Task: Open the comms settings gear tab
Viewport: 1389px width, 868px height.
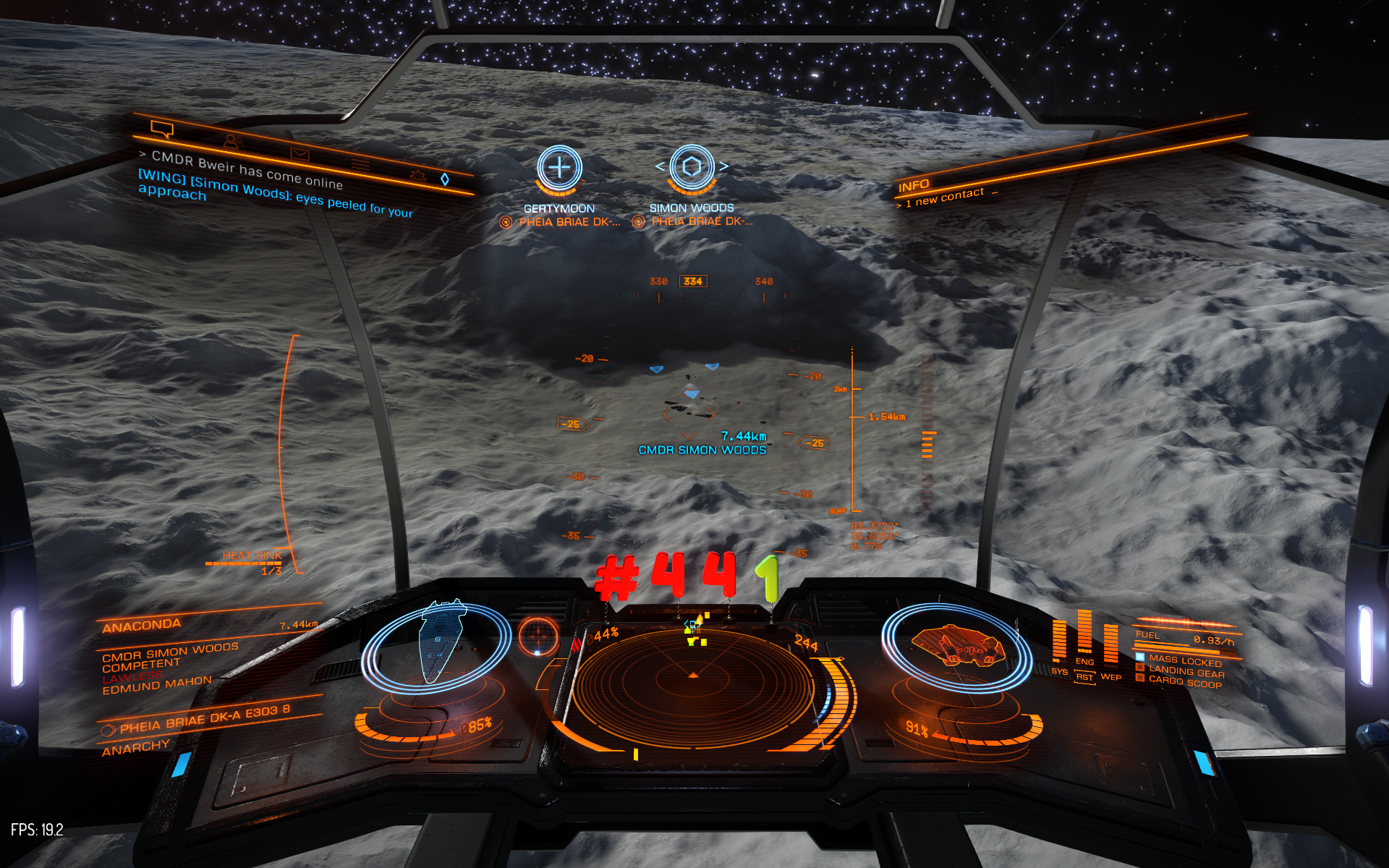Action: pyautogui.click(x=417, y=174)
